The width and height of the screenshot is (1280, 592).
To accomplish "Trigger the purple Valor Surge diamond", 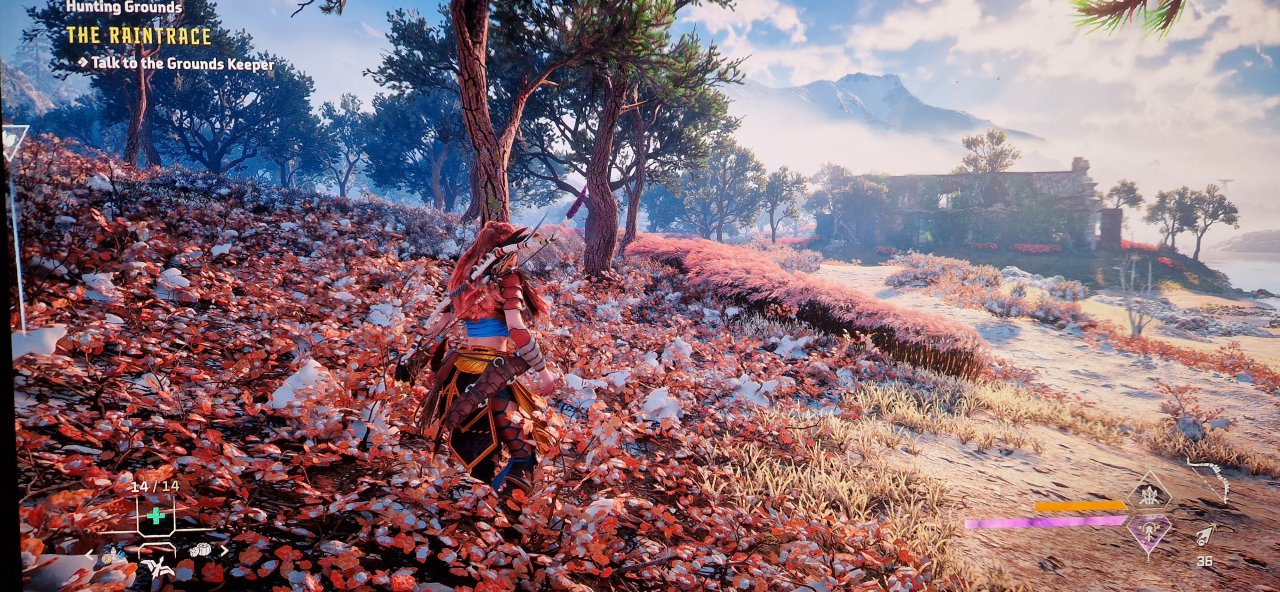I will click(1150, 530).
